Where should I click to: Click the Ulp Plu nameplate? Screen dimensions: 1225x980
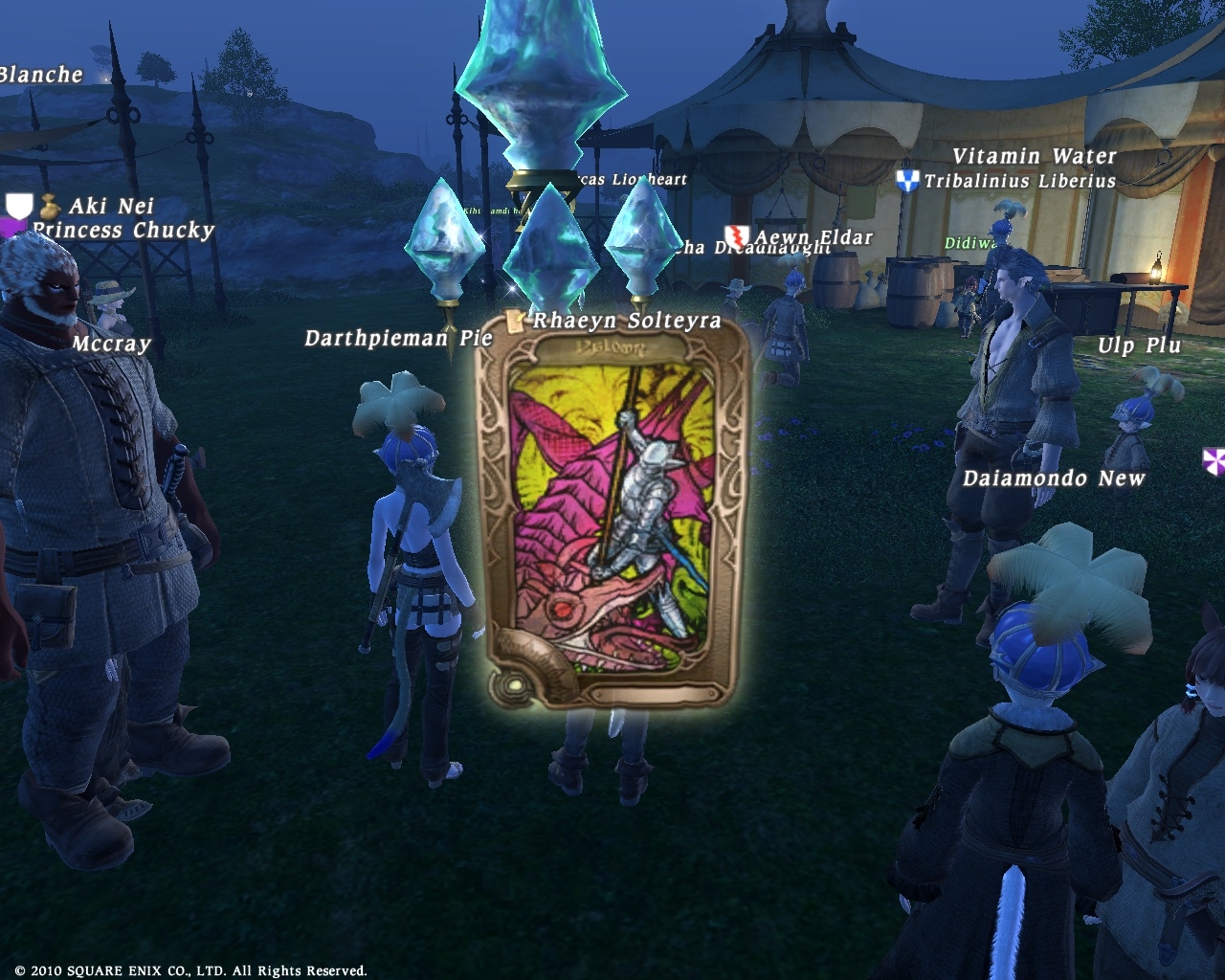(x=1139, y=345)
